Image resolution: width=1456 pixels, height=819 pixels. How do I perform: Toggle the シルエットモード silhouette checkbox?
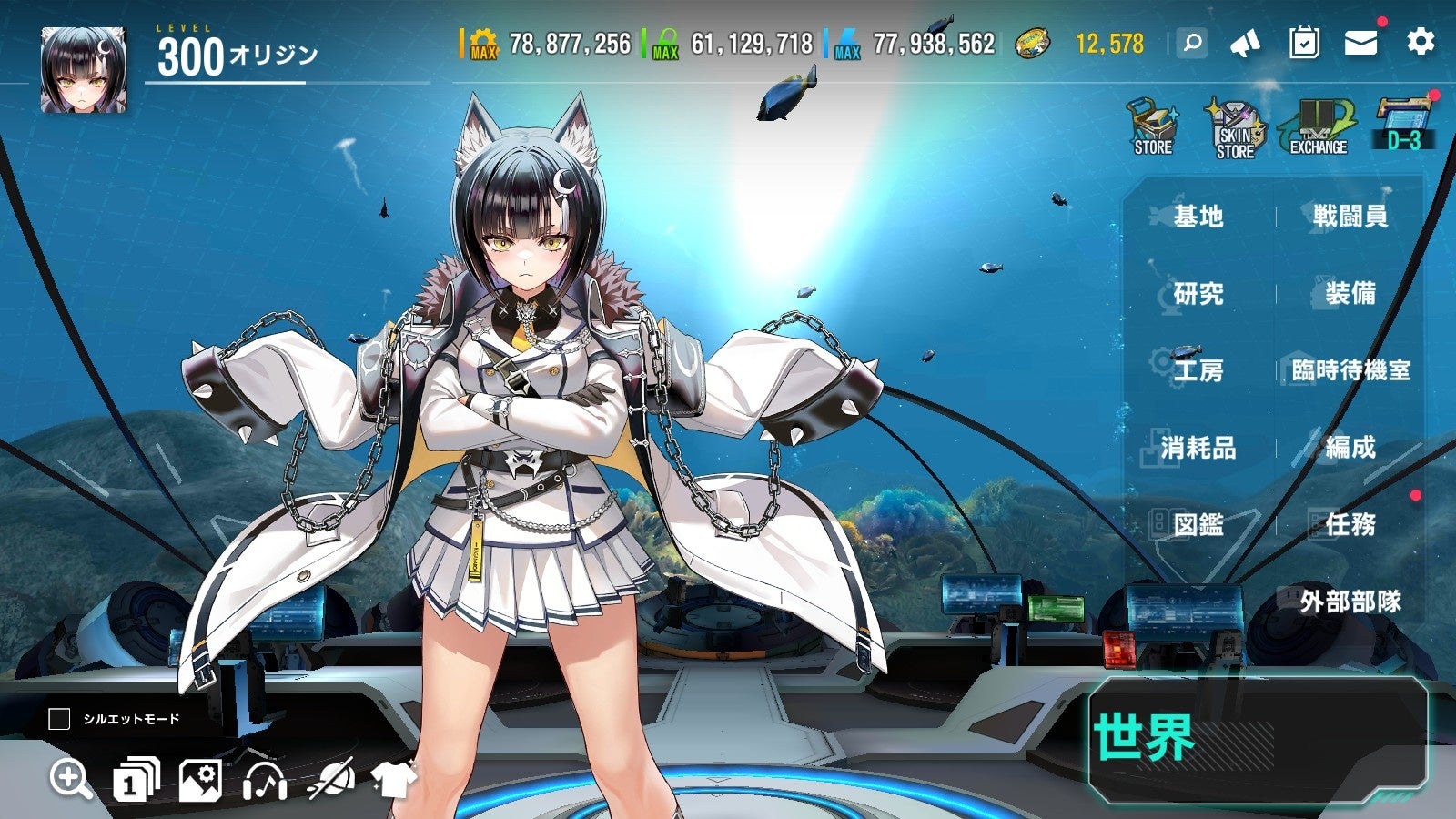tap(59, 719)
